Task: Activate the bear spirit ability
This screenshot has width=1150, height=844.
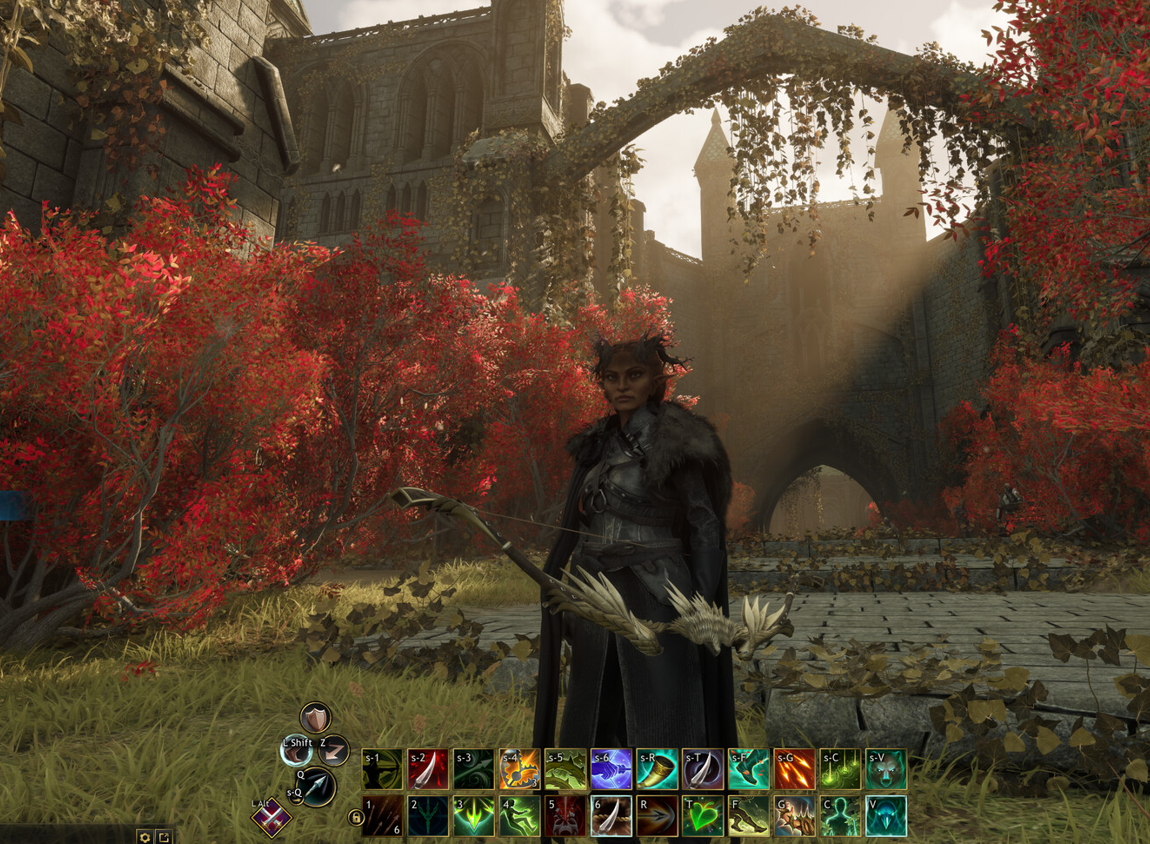Action: [x=886, y=769]
